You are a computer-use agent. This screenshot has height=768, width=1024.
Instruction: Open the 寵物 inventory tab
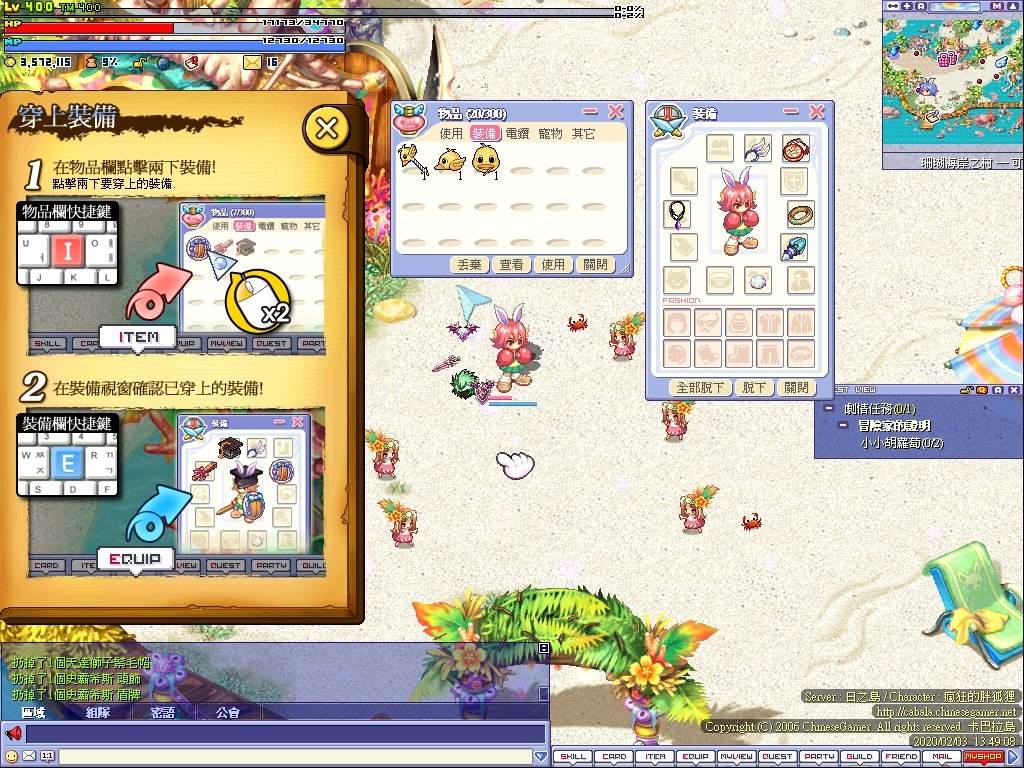coord(550,134)
